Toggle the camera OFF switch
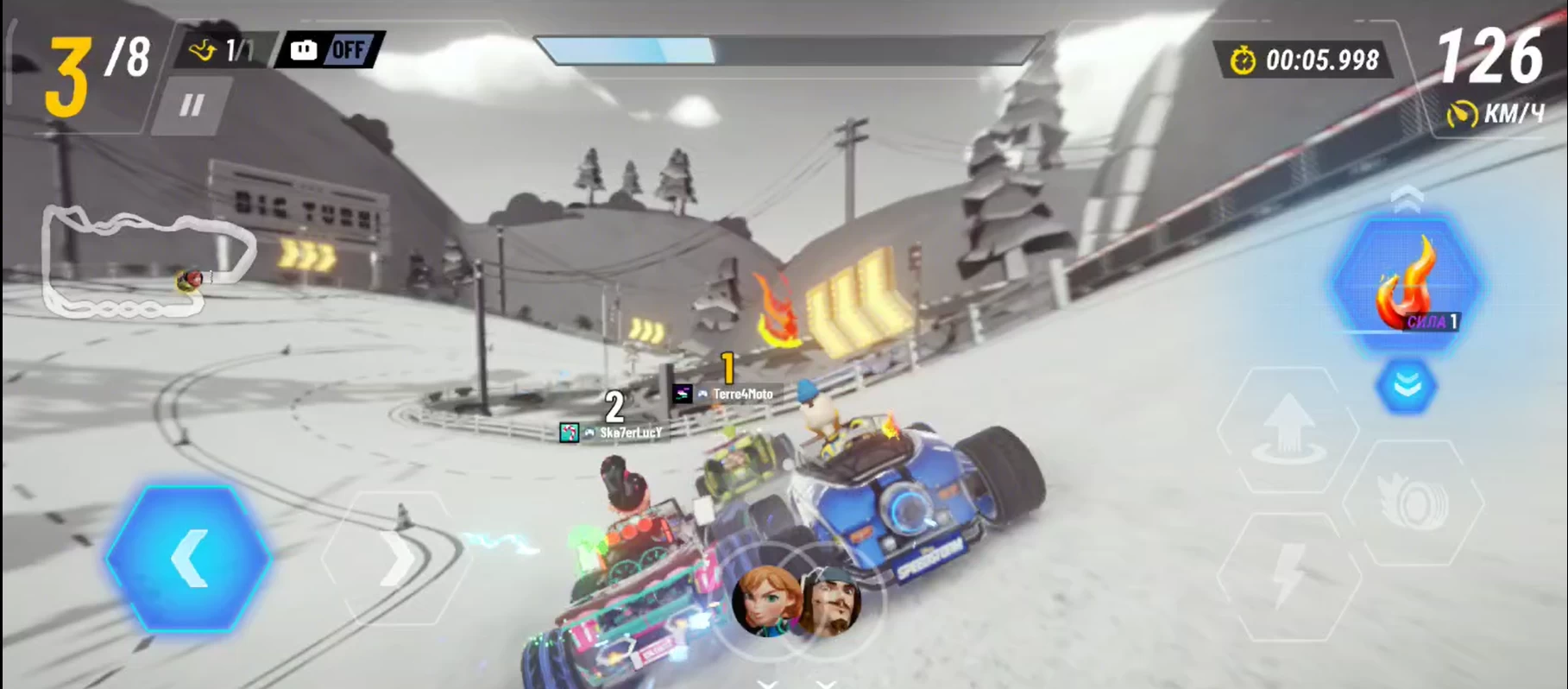Screen dimensions: 1568x689 point(331,50)
